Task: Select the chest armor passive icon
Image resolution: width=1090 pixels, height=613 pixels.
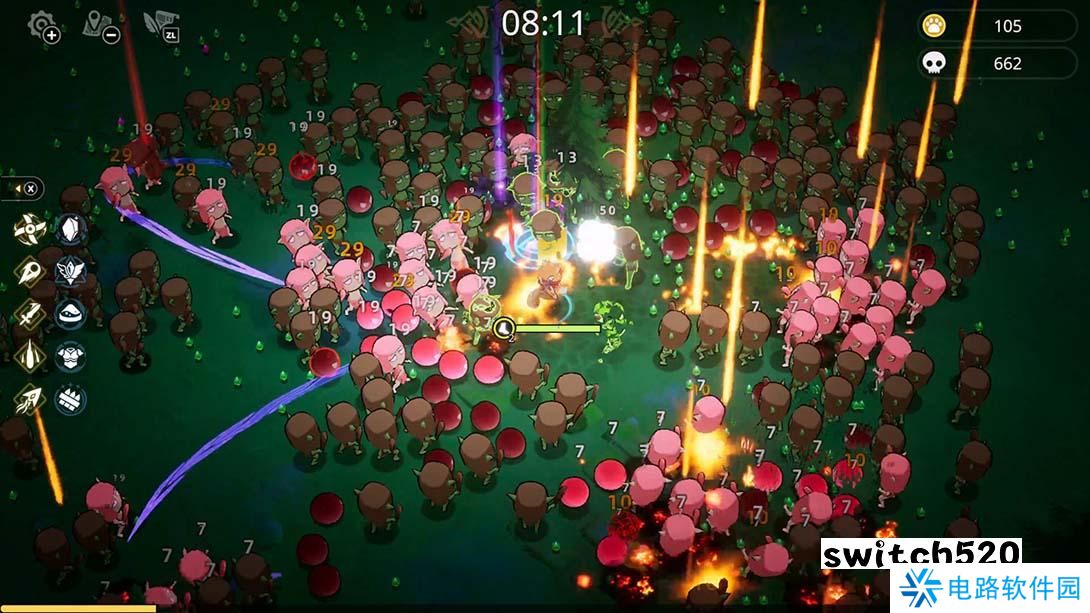Action: (71, 357)
